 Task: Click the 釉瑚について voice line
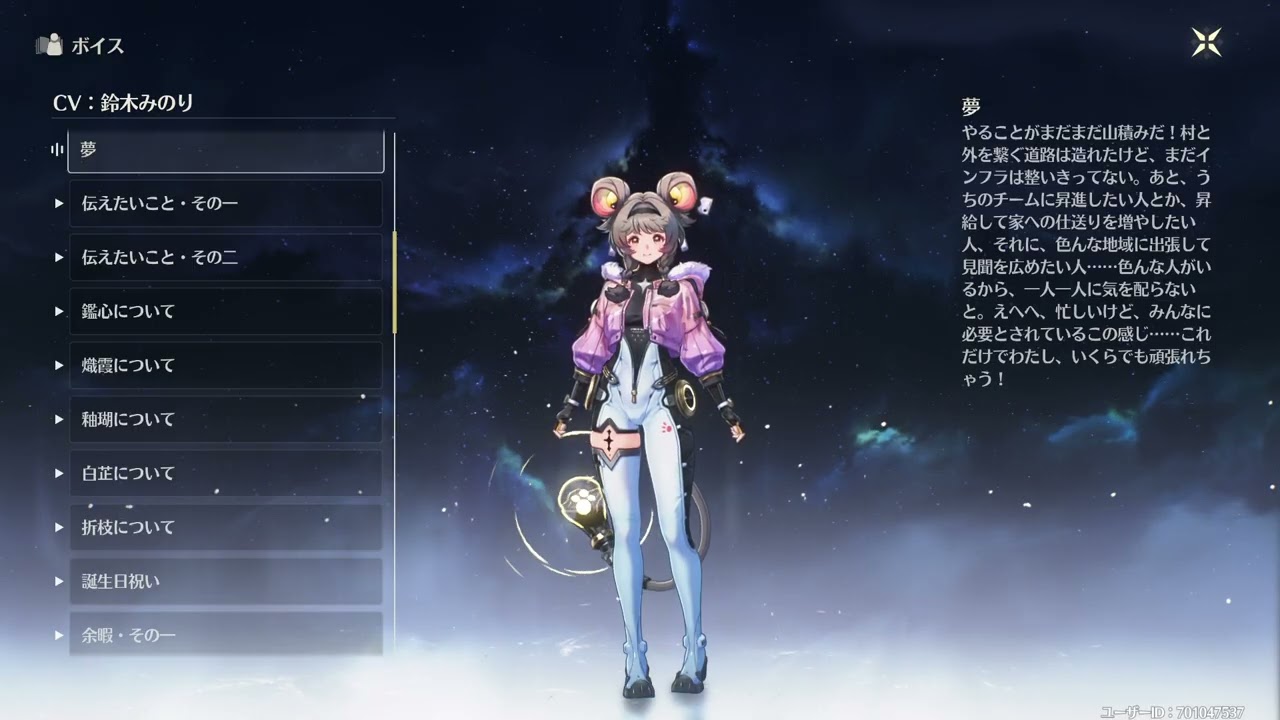point(225,420)
